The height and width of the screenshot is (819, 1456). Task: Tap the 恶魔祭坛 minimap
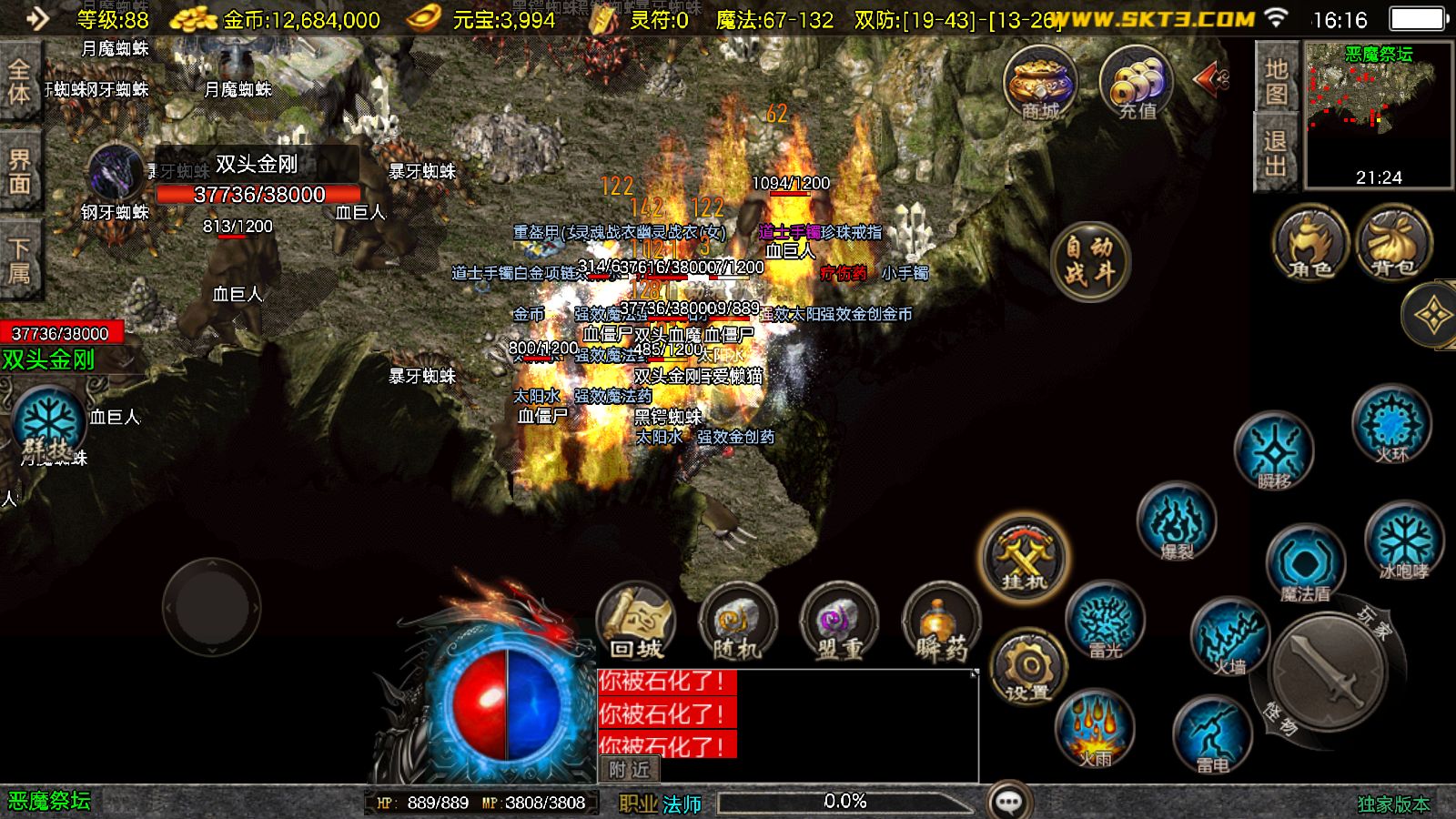[1378, 114]
